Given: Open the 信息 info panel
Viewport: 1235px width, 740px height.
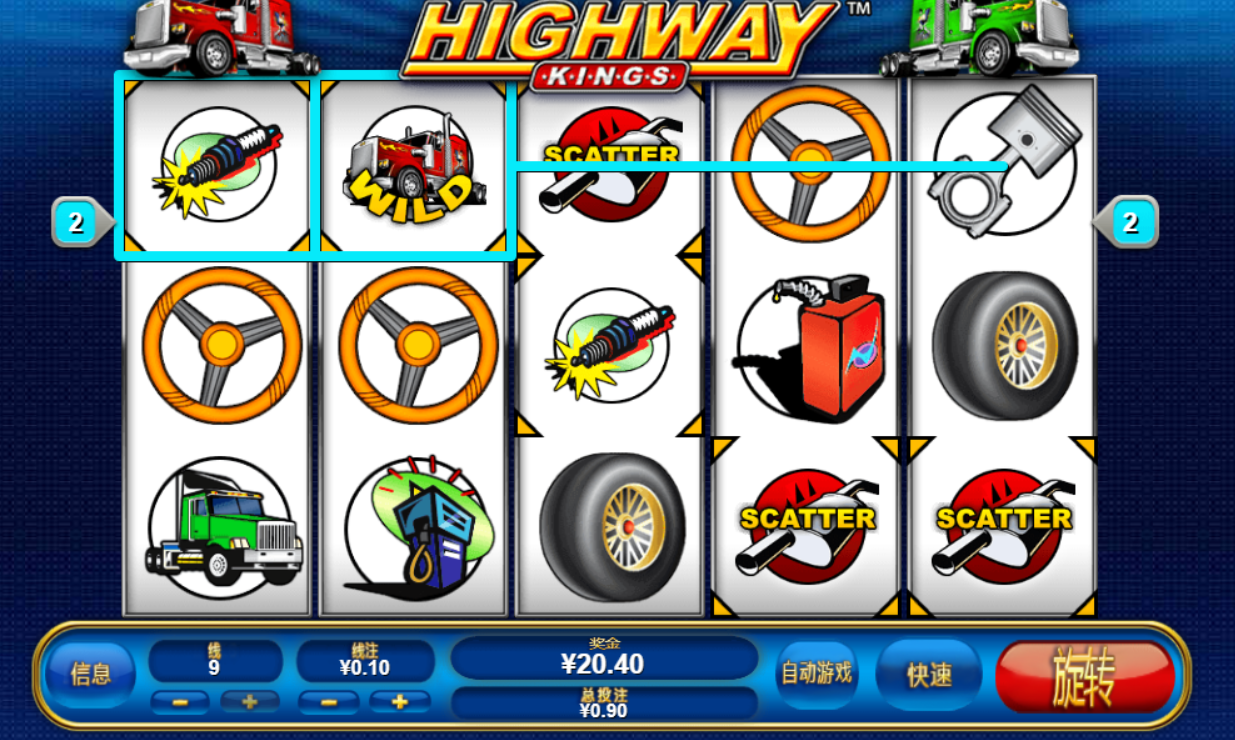Looking at the screenshot, I should coord(90,674).
